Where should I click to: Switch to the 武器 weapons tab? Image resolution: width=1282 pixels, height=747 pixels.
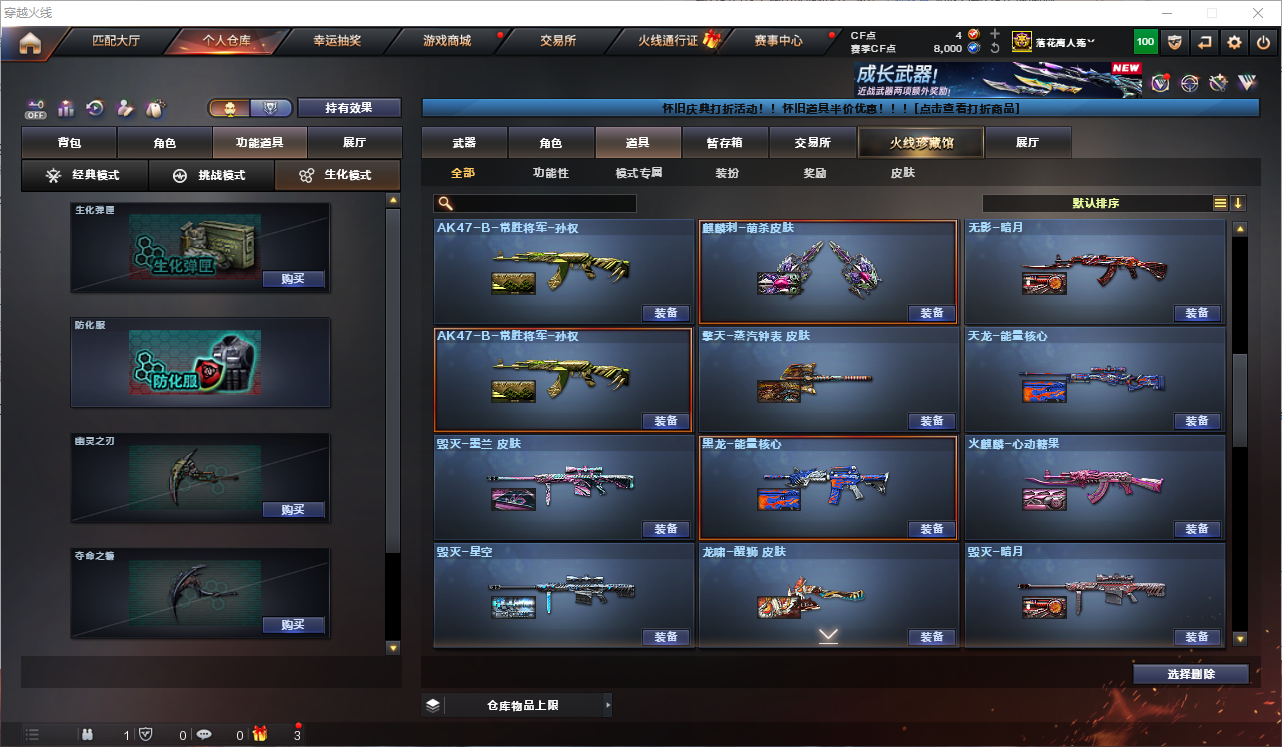tap(464, 143)
